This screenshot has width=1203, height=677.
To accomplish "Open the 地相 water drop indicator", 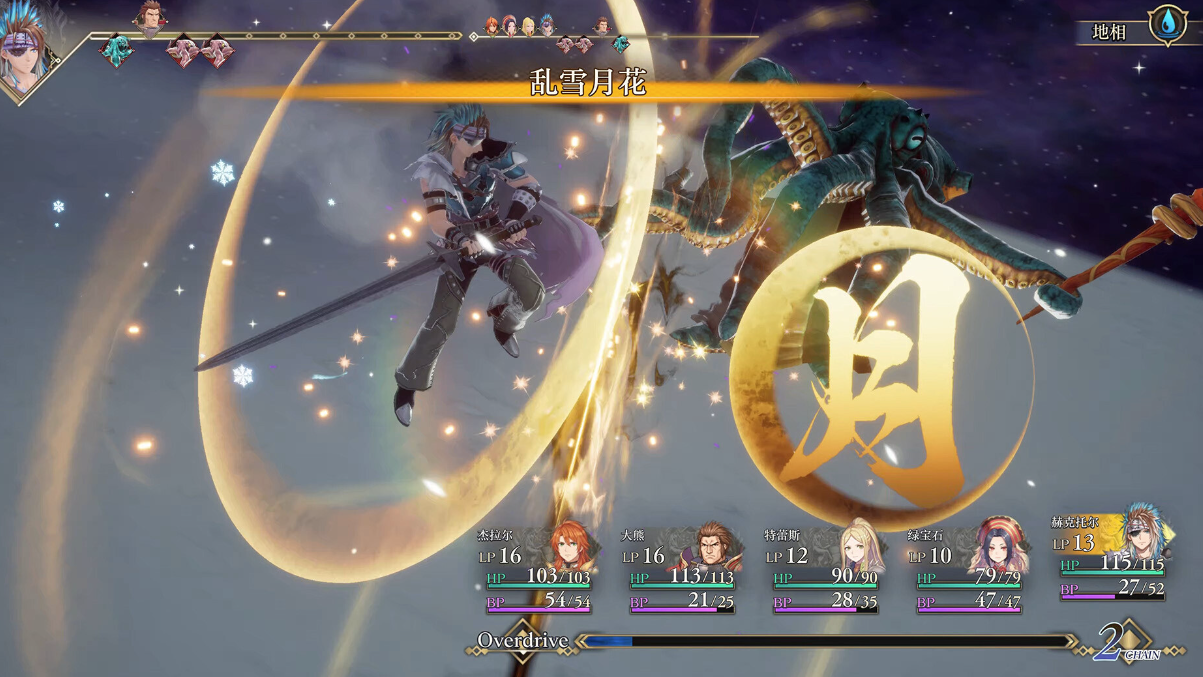I will coord(1167,24).
